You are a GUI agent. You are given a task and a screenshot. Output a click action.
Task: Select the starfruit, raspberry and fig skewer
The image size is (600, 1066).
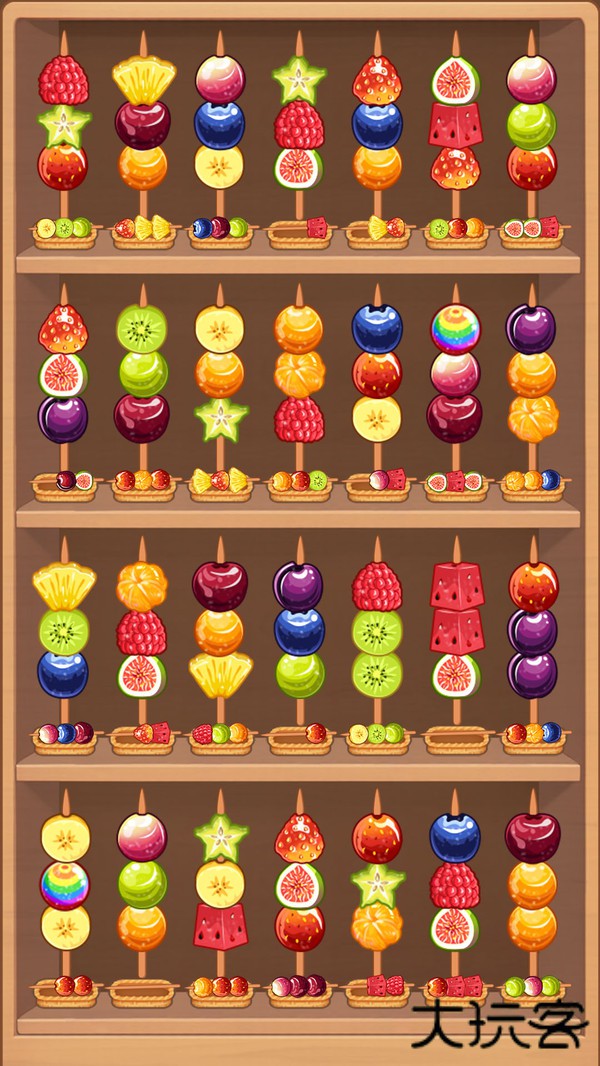pyautogui.click(x=298, y=124)
